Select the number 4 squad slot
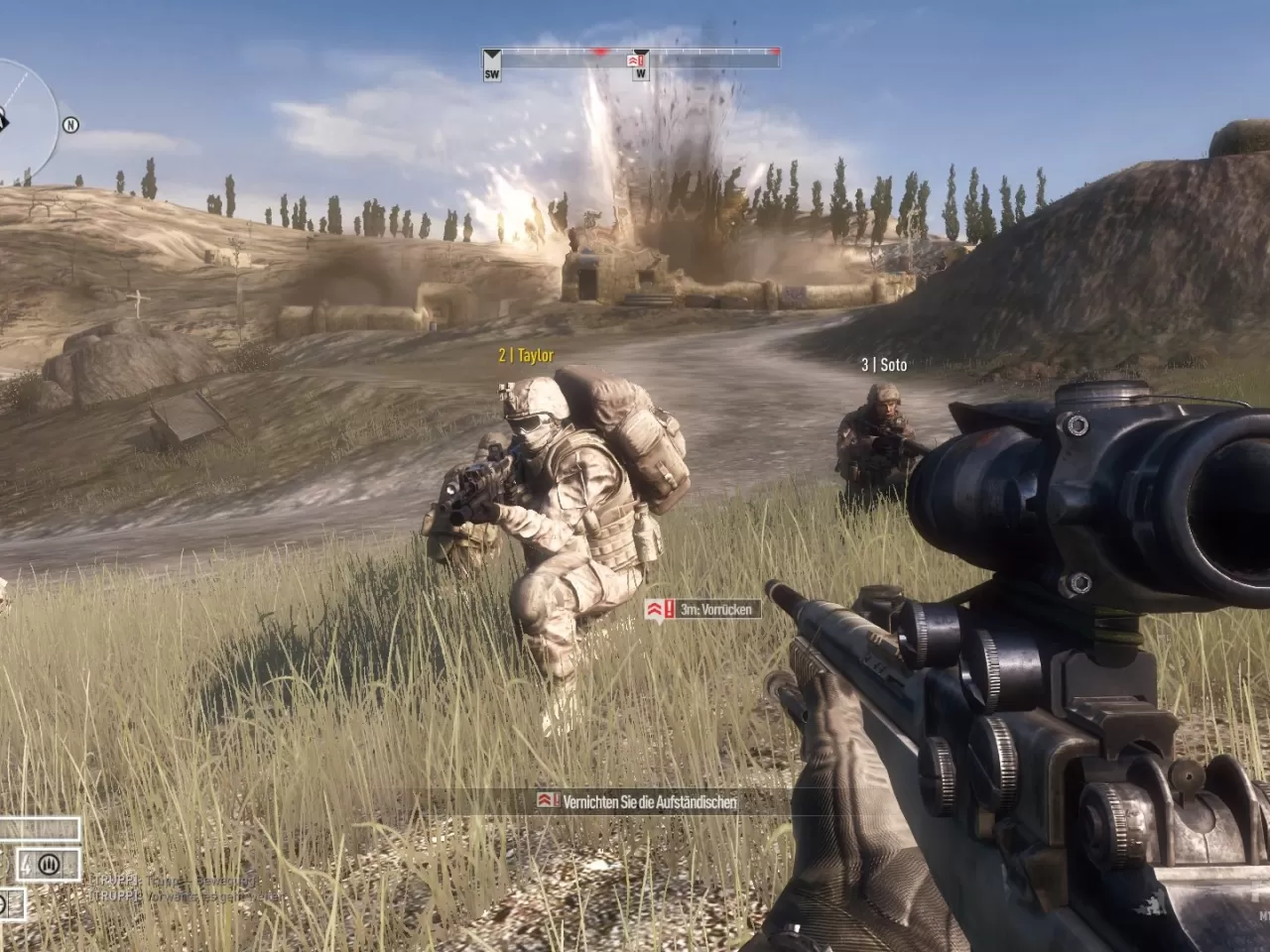The image size is (1270, 952). (x=26, y=865)
